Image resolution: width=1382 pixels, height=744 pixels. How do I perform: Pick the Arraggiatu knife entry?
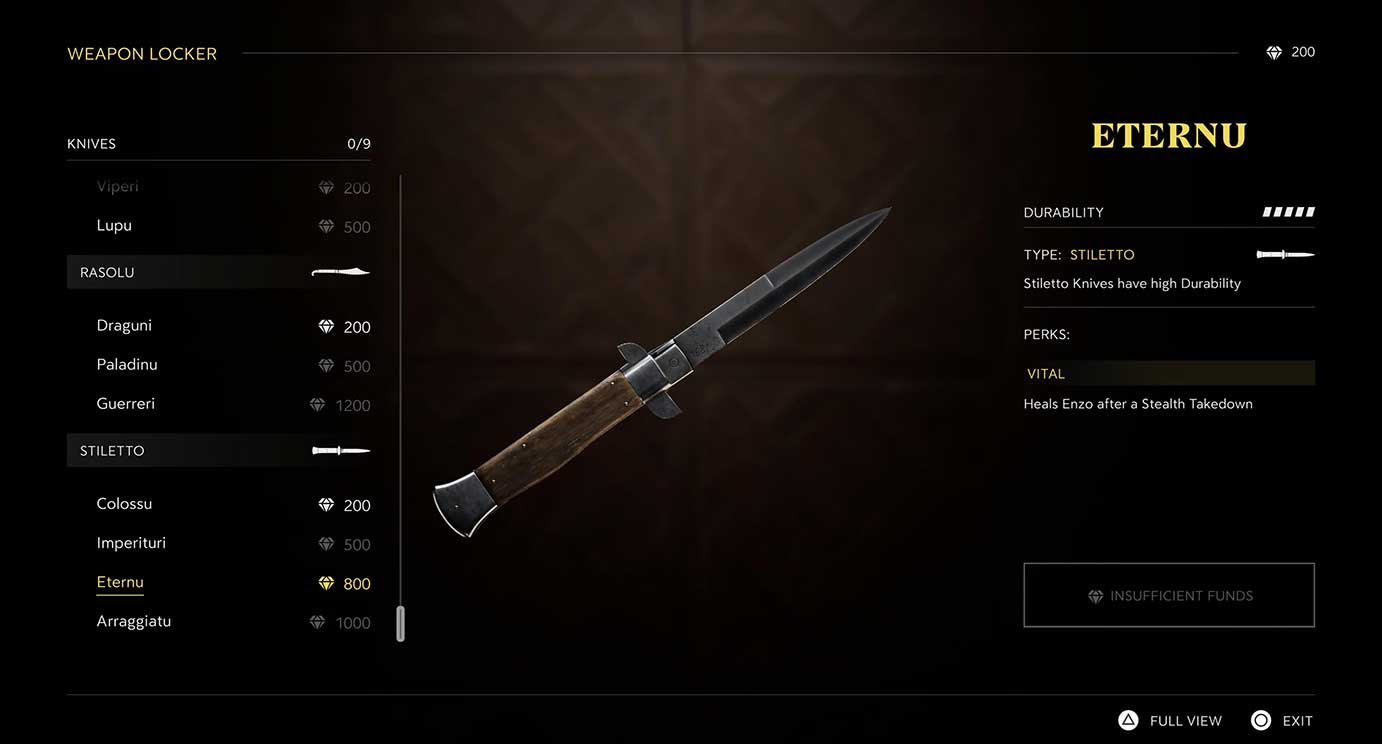coord(133,622)
